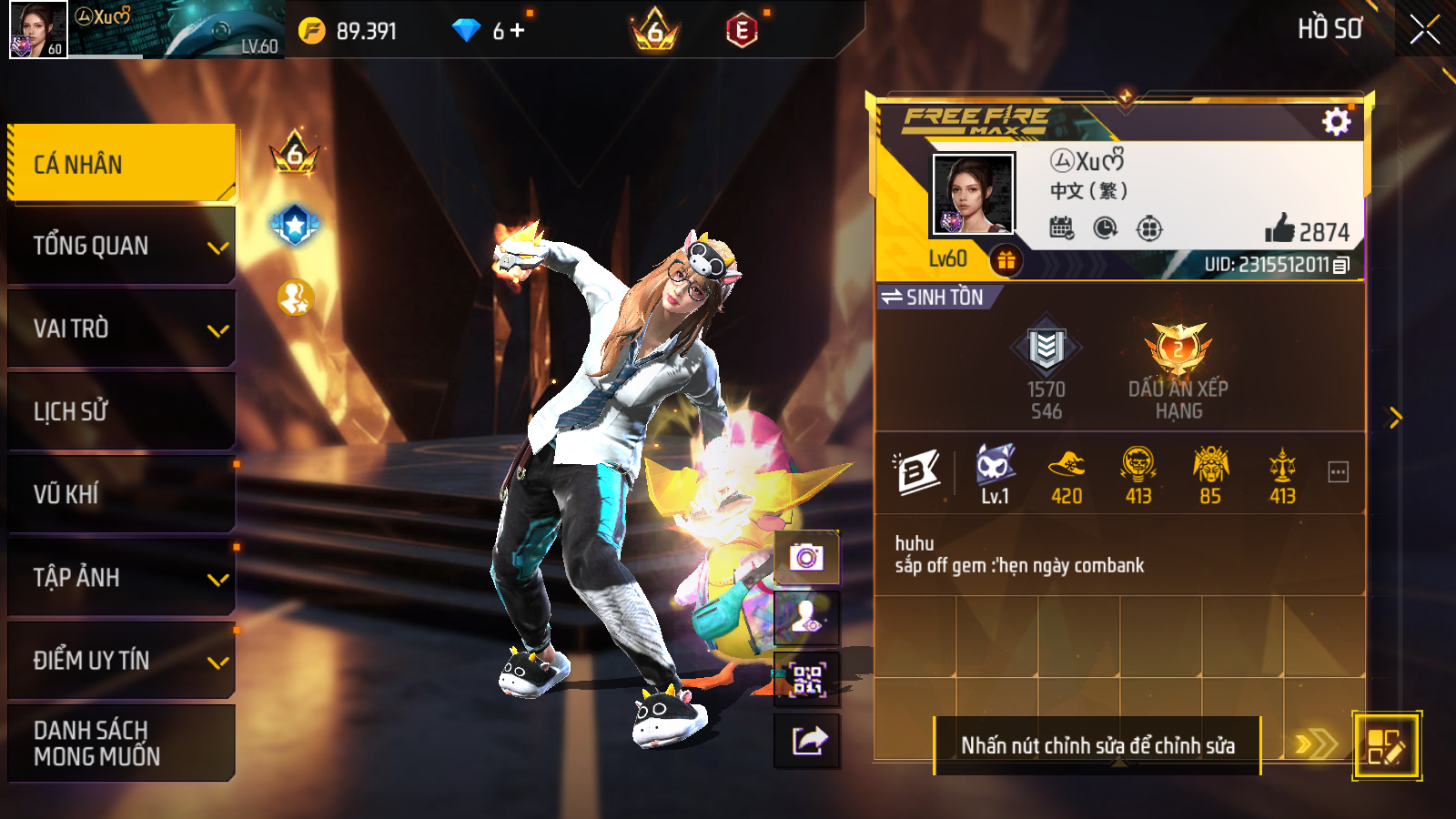The width and height of the screenshot is (1456, 819).
Task: Open the QR code scanner
Action: coord(806,679)
